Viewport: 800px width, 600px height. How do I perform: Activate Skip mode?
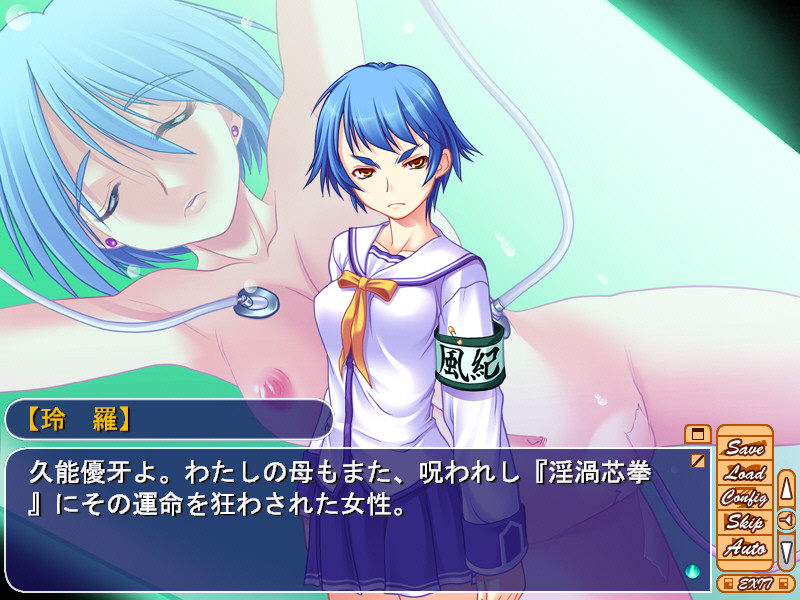(x=744, y=522)
